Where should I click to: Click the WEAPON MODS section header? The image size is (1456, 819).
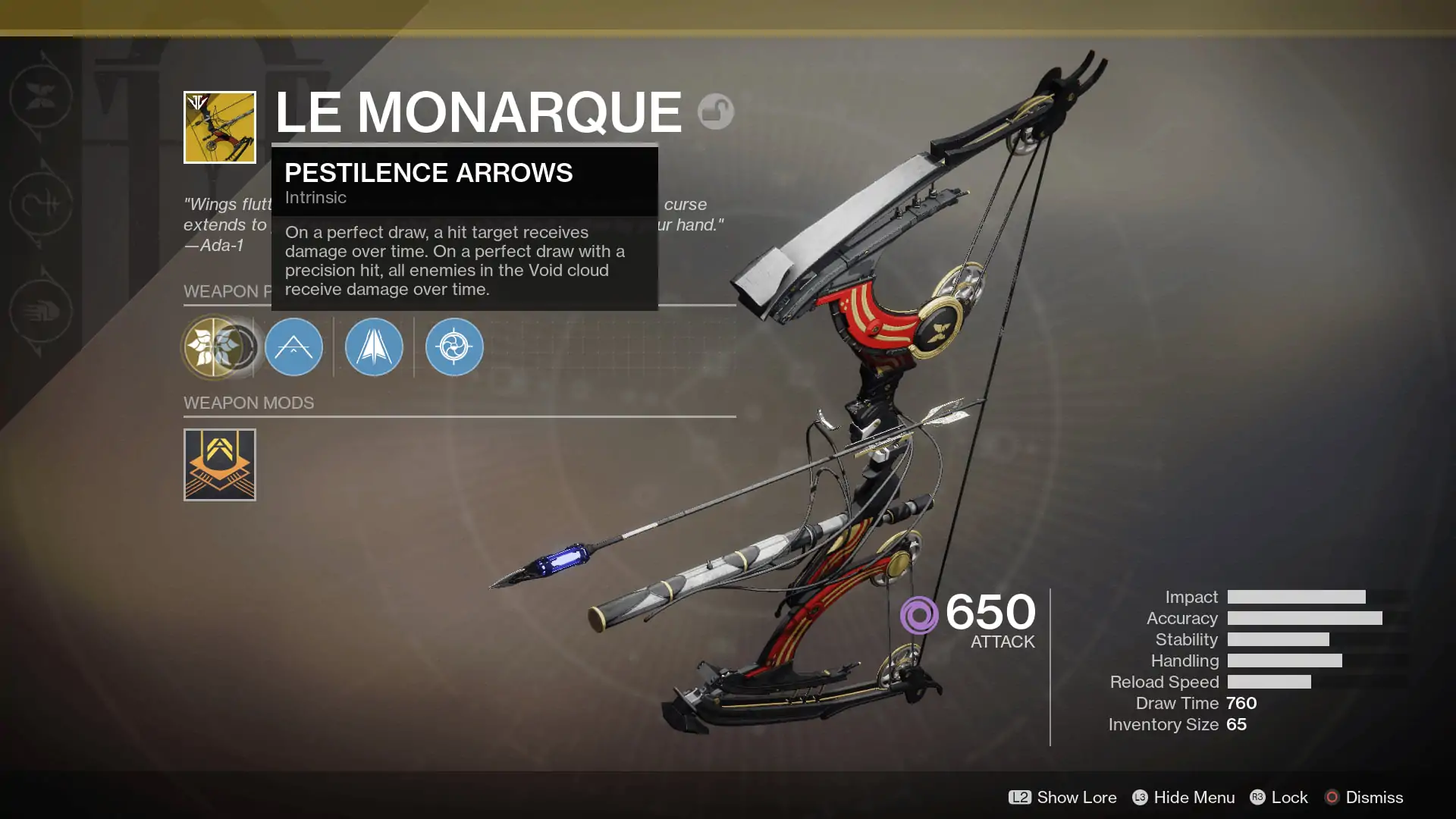pos(249,403)
